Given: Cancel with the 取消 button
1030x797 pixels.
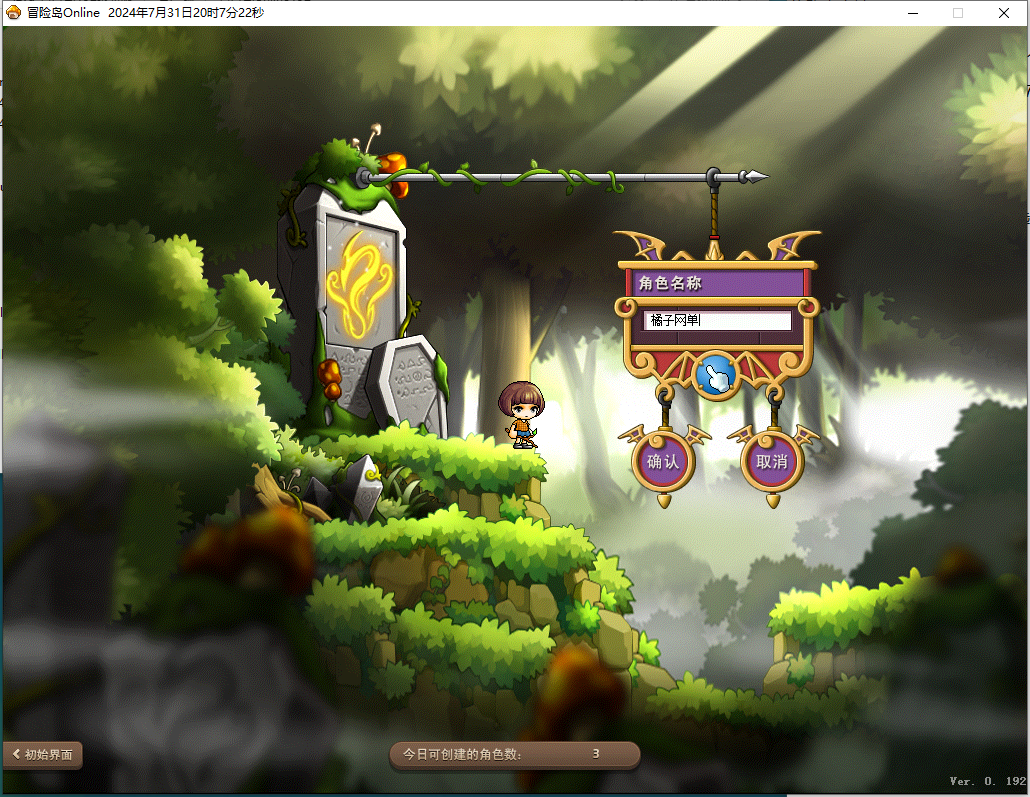Looking at the screenshot, I should (x=772, y=462).
